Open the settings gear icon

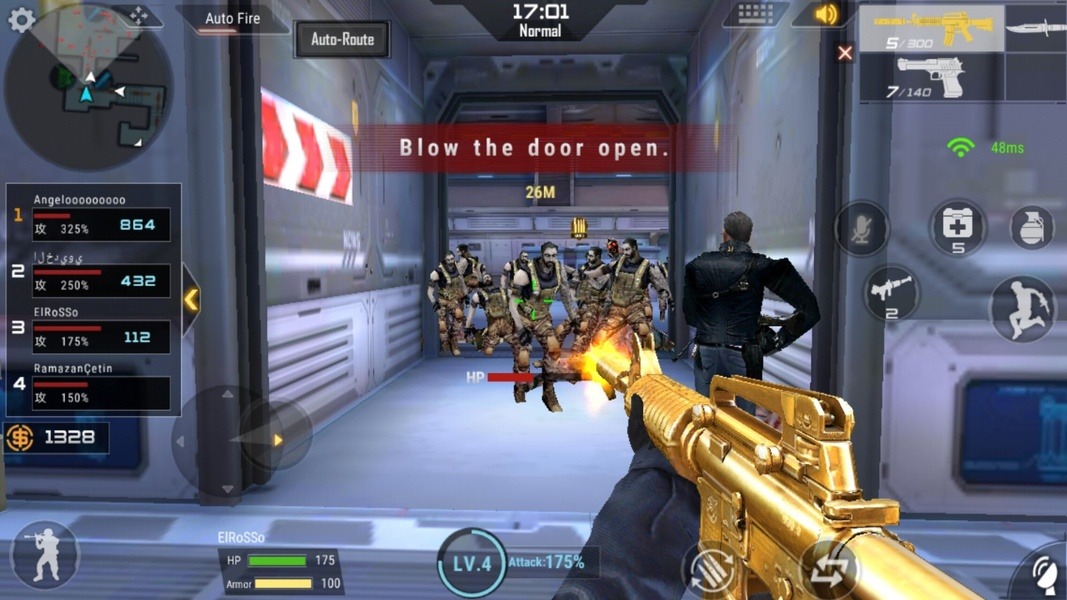pos(21,19)
